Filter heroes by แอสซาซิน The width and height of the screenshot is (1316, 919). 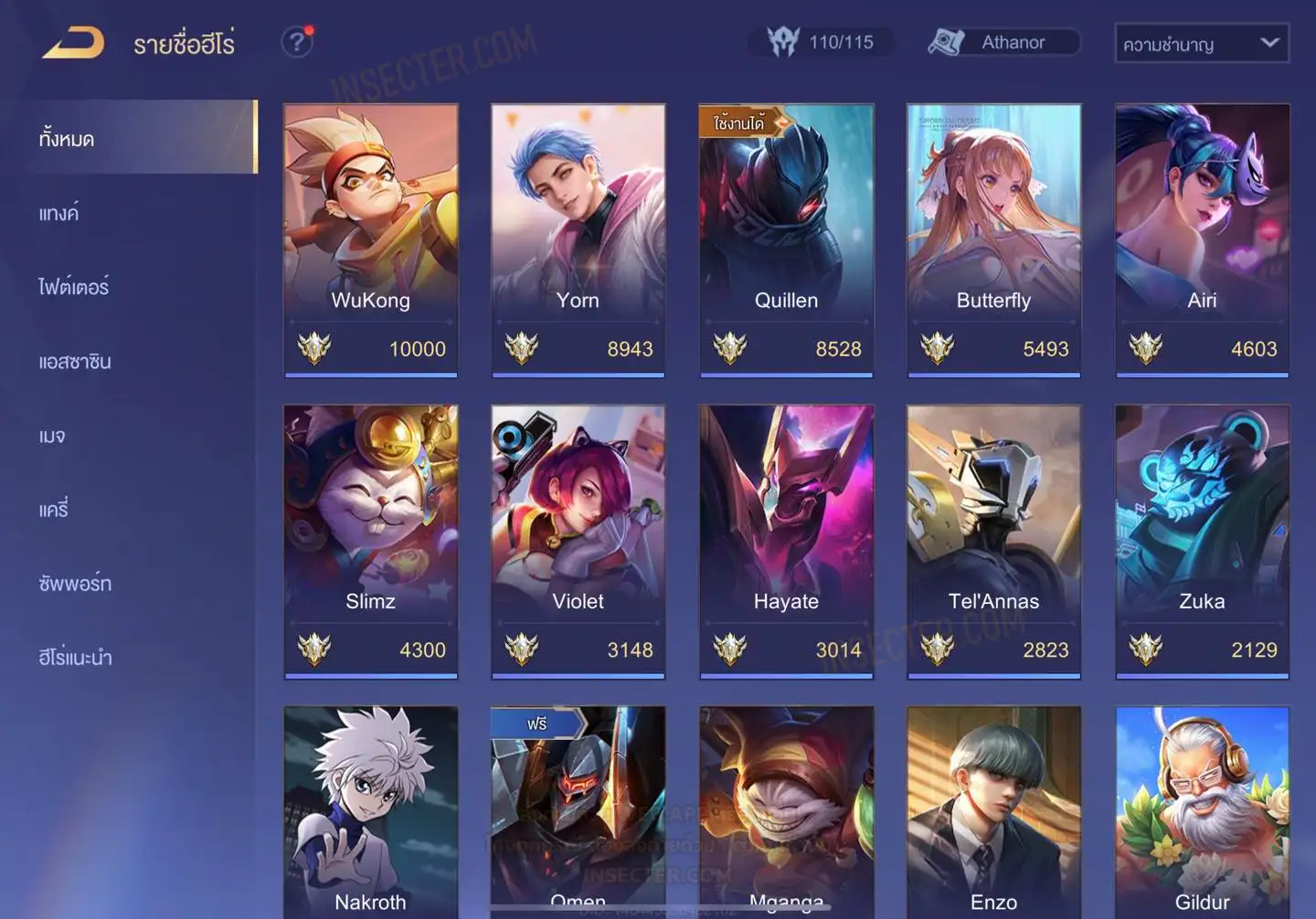[x=75, y=362]
